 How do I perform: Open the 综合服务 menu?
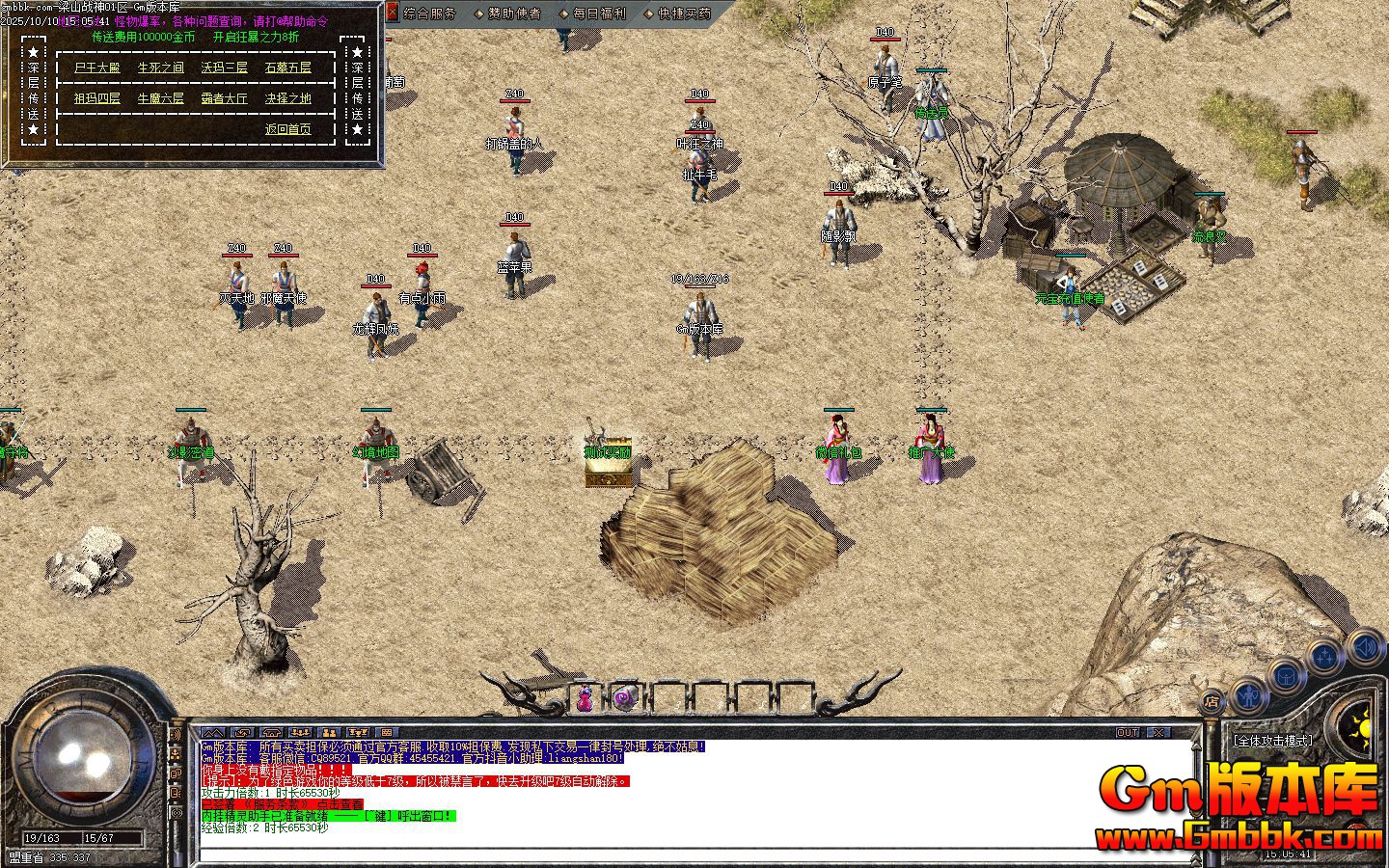click(429, 14)
